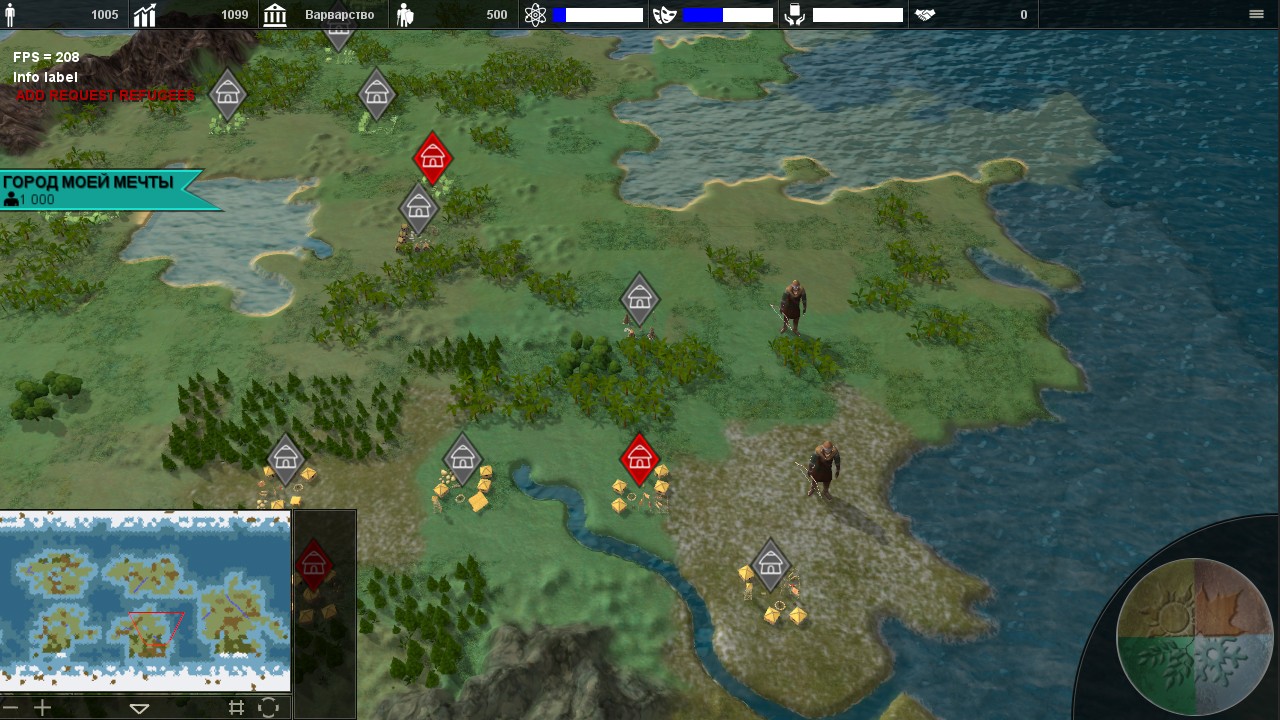Open the culture theater masks icon
Viewport: 1280px width, 720px height.
point(665,15)
